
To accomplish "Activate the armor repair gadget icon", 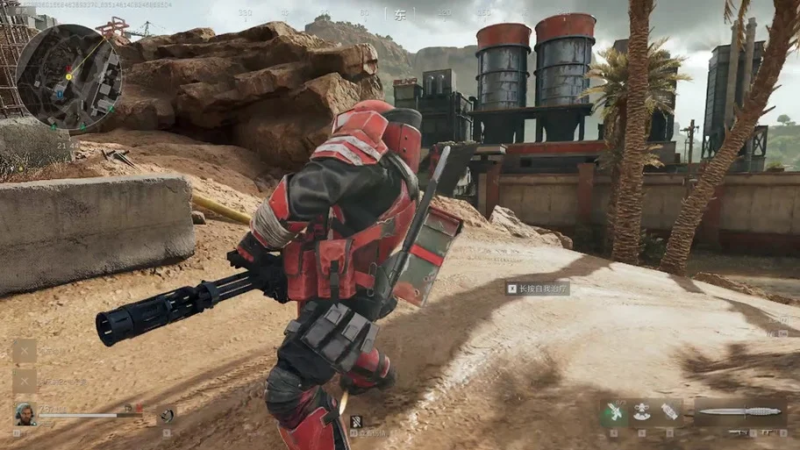I will pyautogui.click(x=642, y=411).
